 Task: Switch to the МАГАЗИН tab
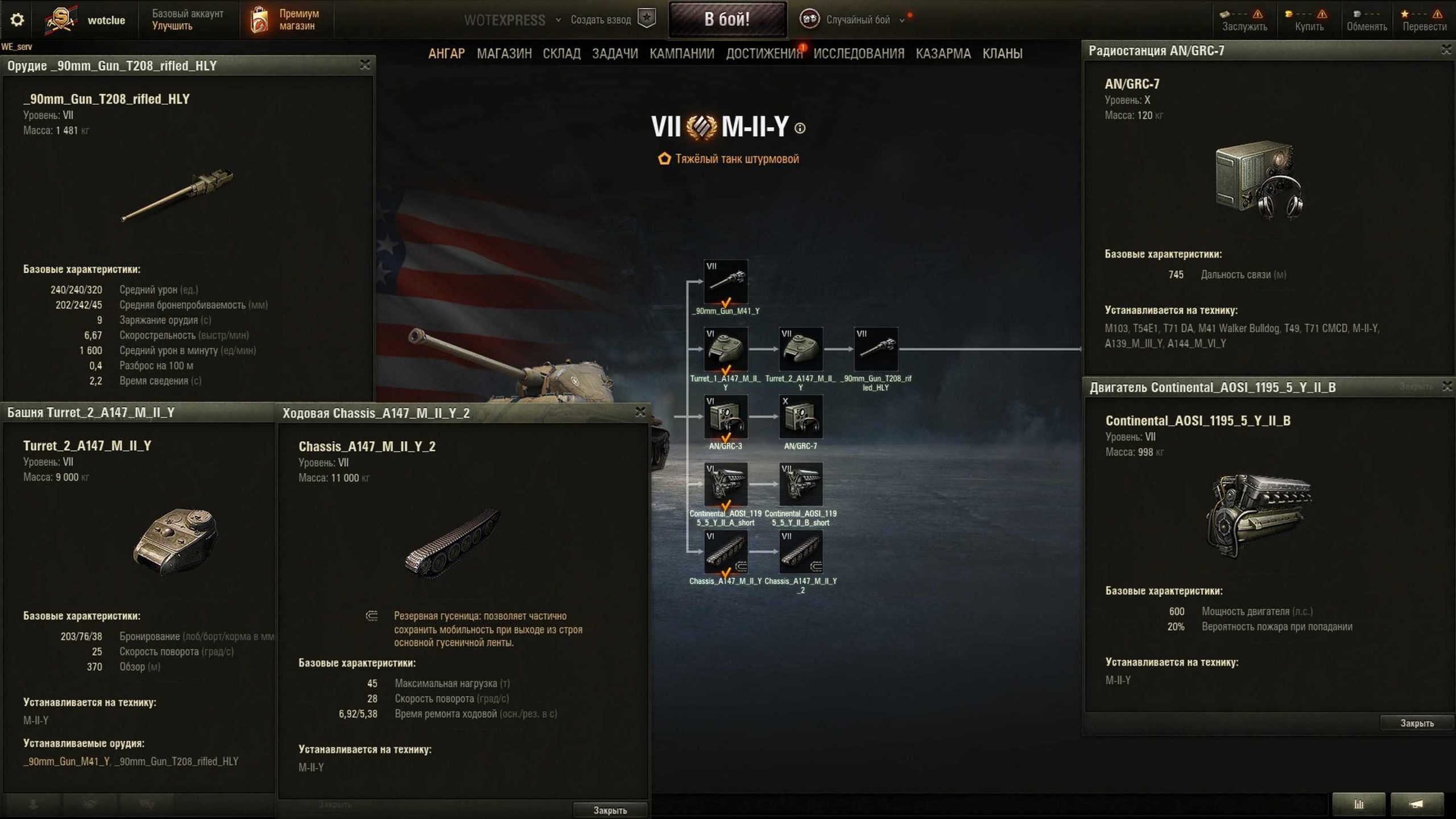point(504,53)
